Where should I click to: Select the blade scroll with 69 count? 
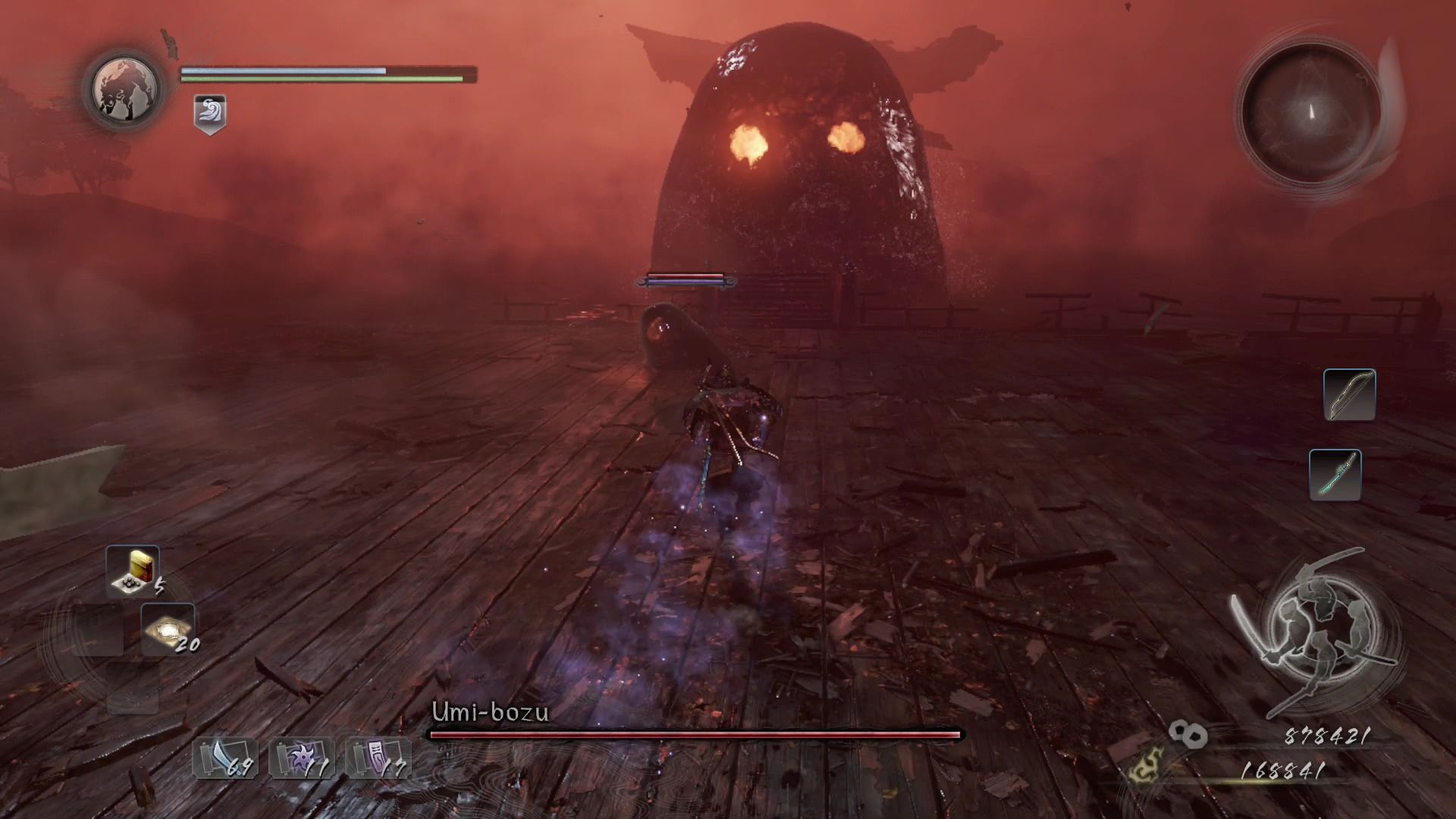tap(225, 758)
